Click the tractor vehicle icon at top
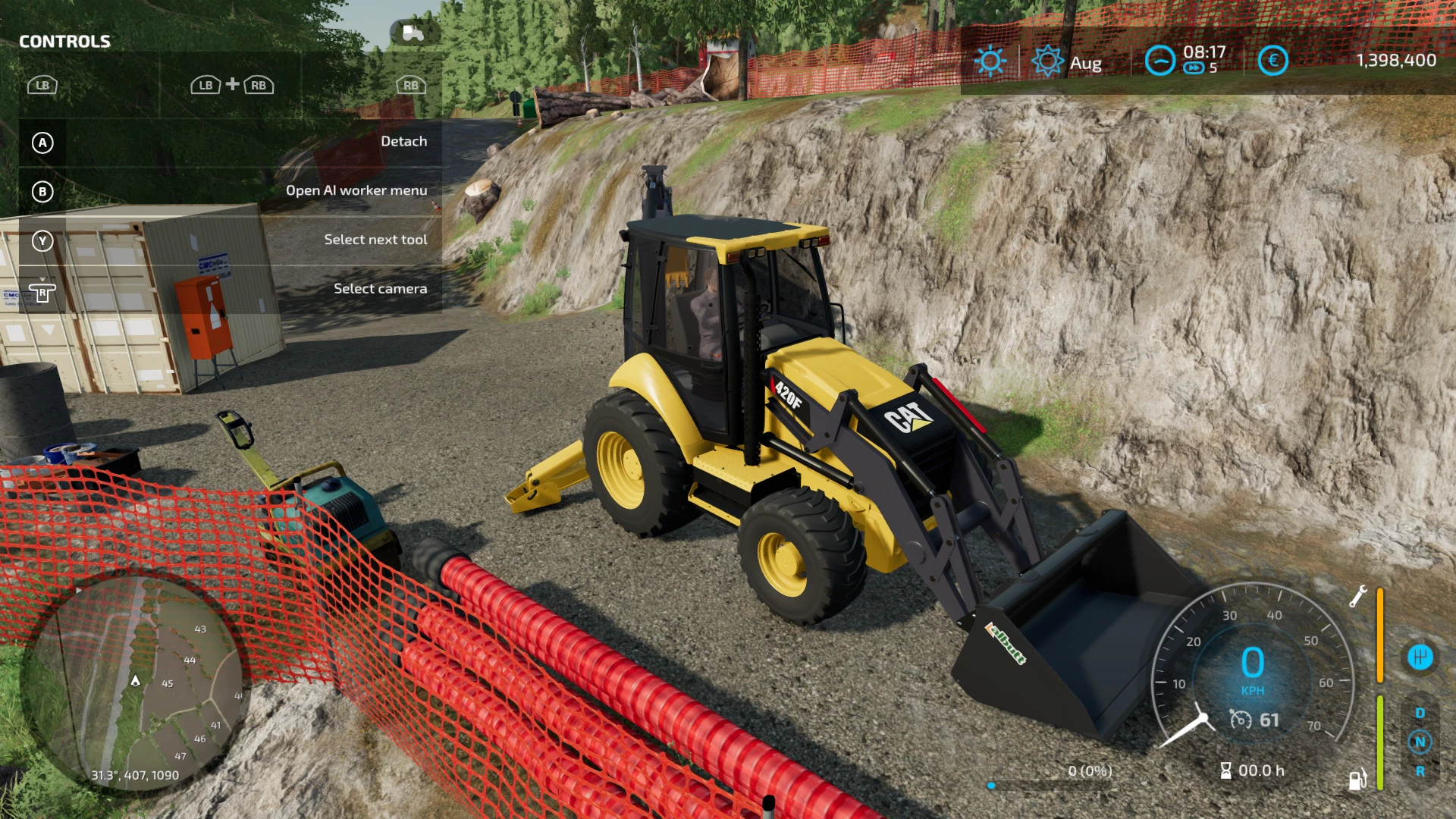The image size is (1456, 819). tap(413, 33)
